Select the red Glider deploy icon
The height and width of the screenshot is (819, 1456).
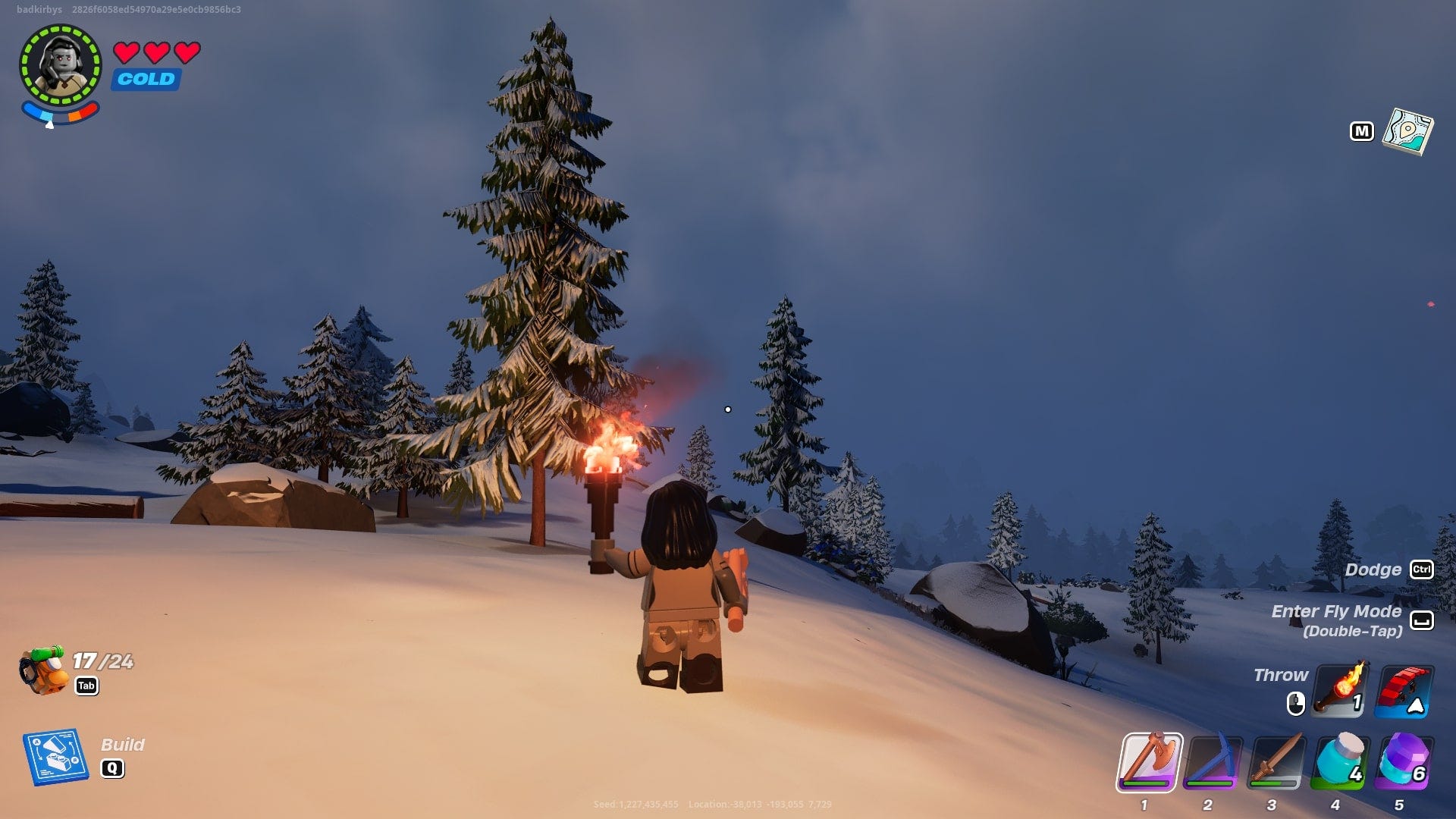click(x=1407, y=692)
